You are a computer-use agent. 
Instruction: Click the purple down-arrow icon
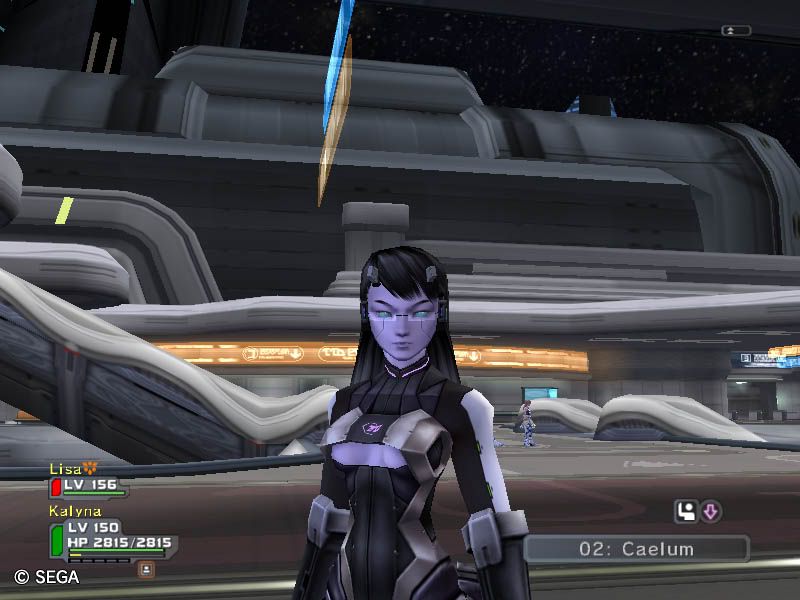point(710,512)
